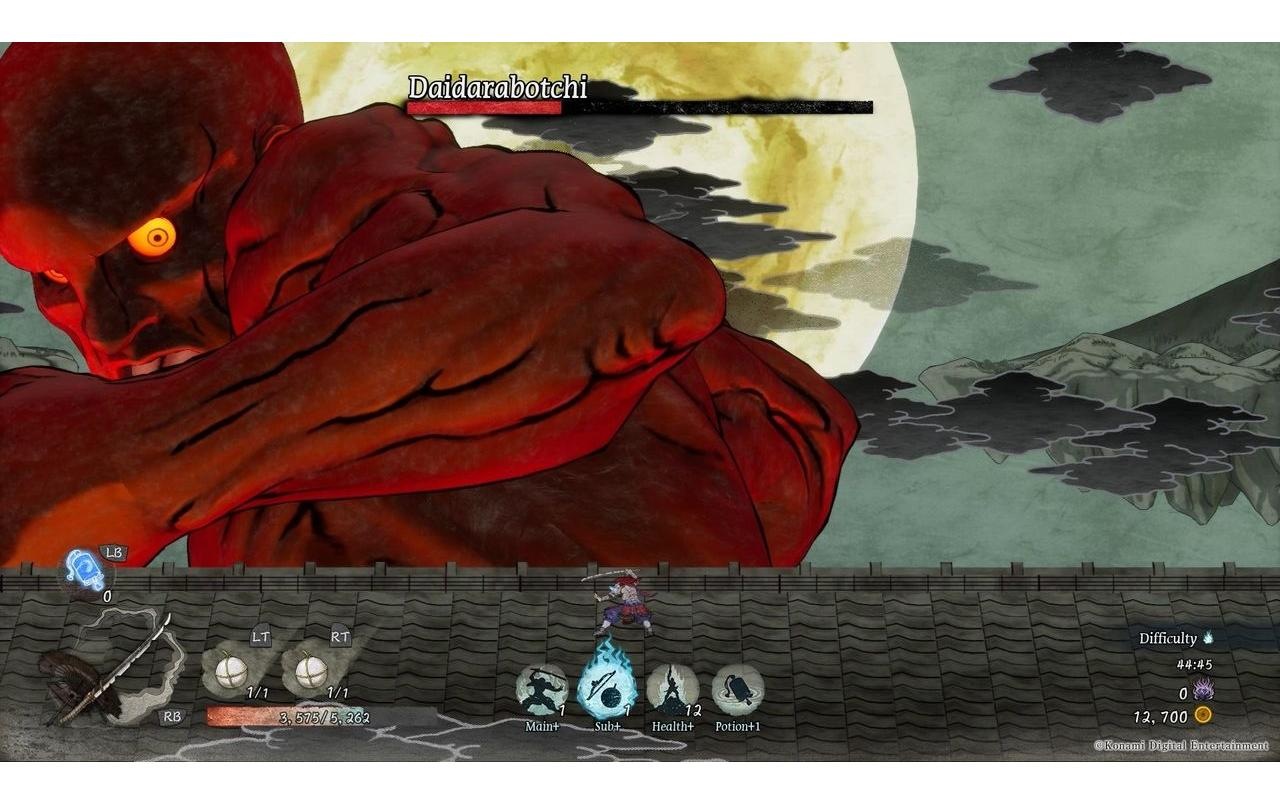Click the Difficulty flame indicator
Viewport: 1280px width, 805px height.
pyautogui.click(x=1210, y=636)
